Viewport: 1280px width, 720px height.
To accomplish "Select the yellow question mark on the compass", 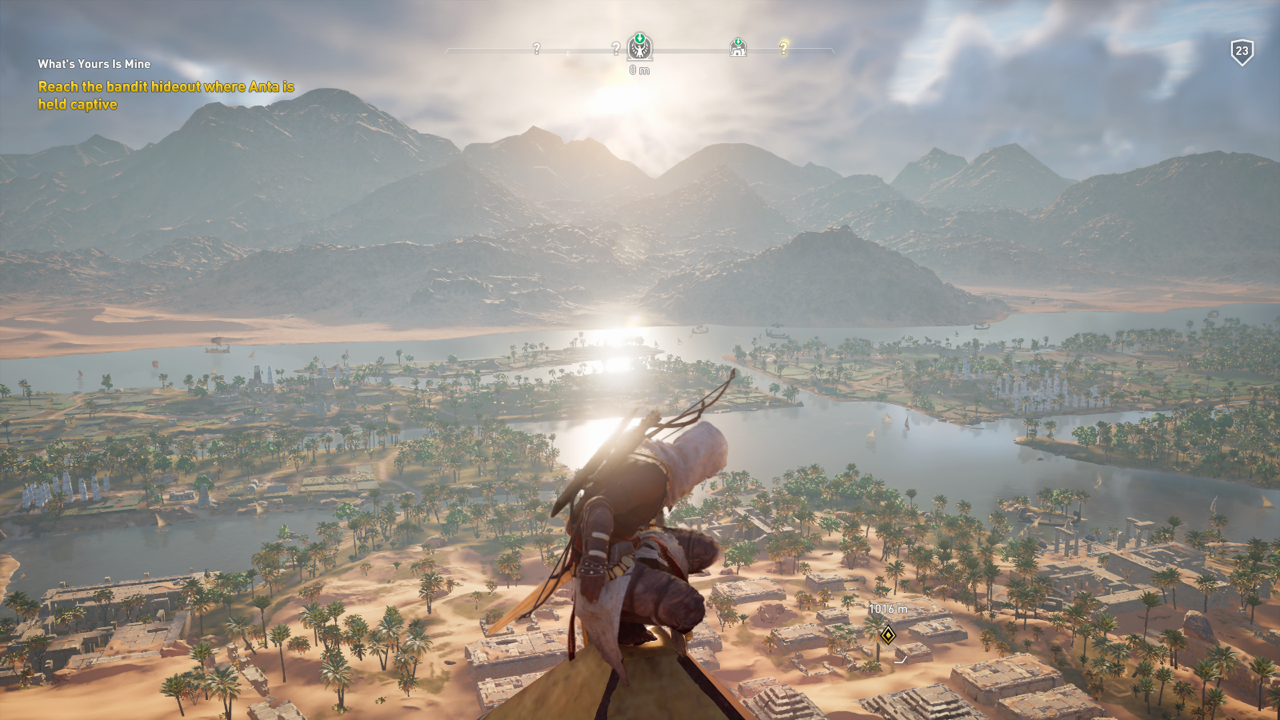I will 784,47.
